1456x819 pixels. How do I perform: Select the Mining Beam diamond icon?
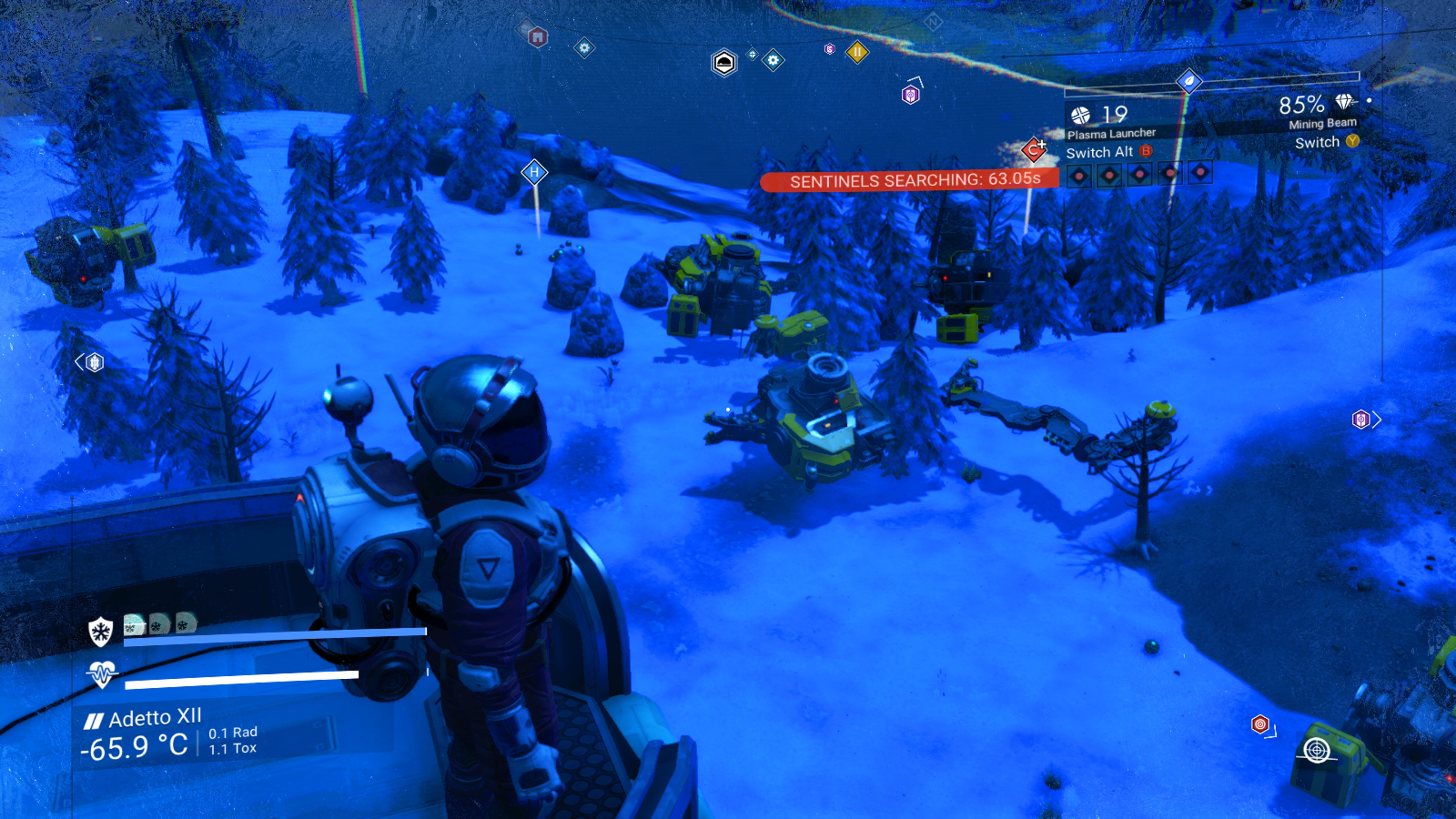tap(1345, 102)
